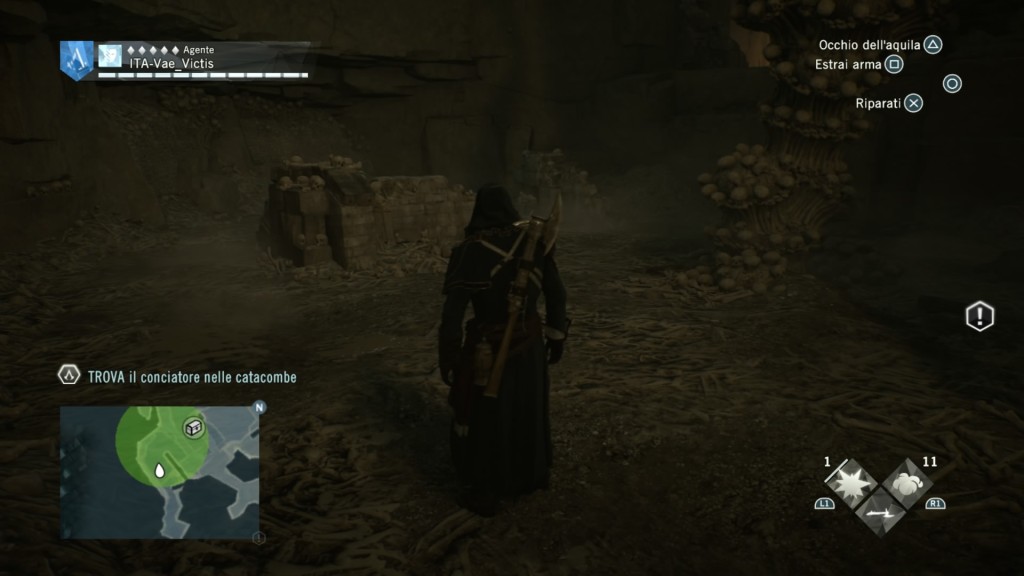Screen dimensions: 1024x576
Task: Select the starburst bomb slot
Action: click(x=853, y=483)
